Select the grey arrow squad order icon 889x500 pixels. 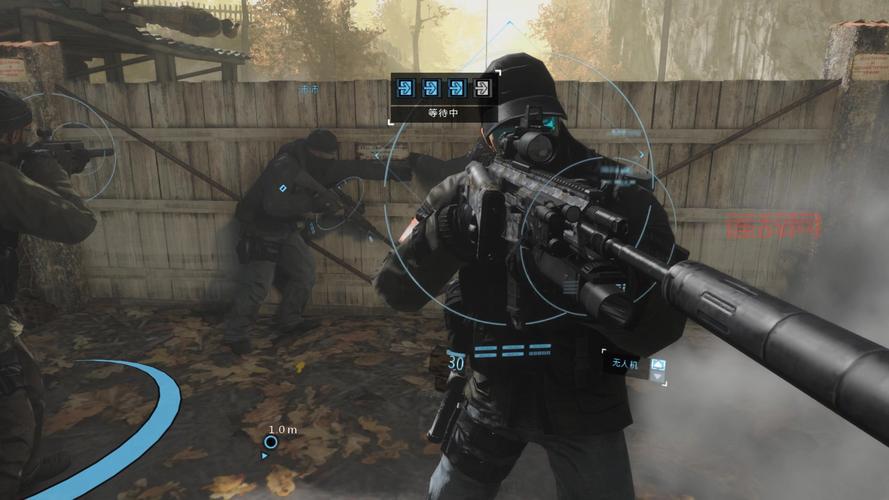(x=483, y=87)
